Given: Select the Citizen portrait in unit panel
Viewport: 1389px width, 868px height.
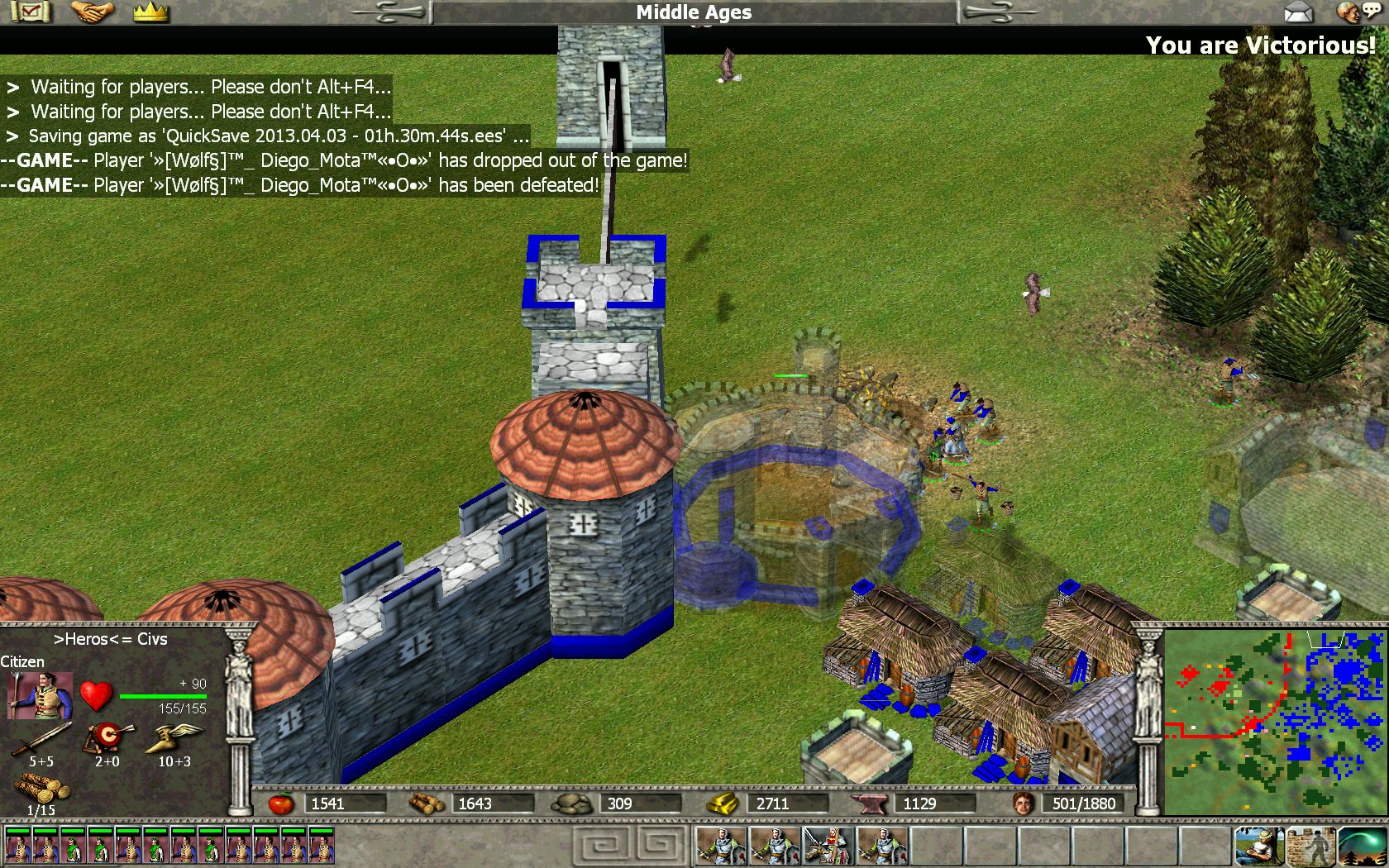Looking at the screenshot, I should 39,696.
